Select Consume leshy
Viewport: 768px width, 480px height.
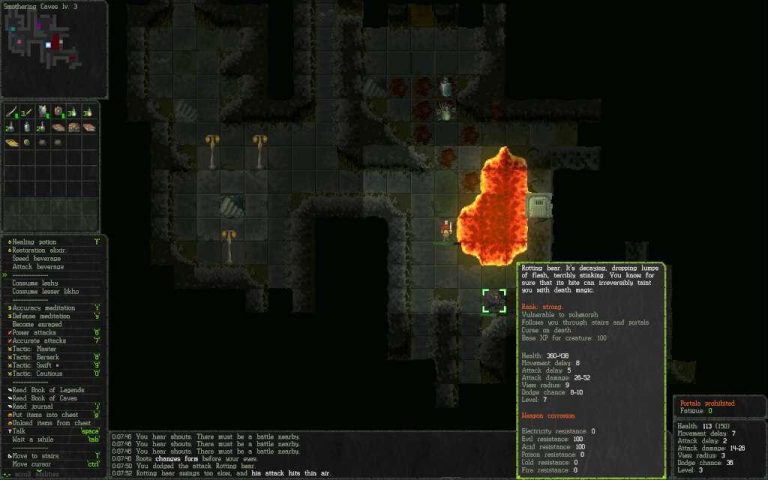(x=35, y=283)
